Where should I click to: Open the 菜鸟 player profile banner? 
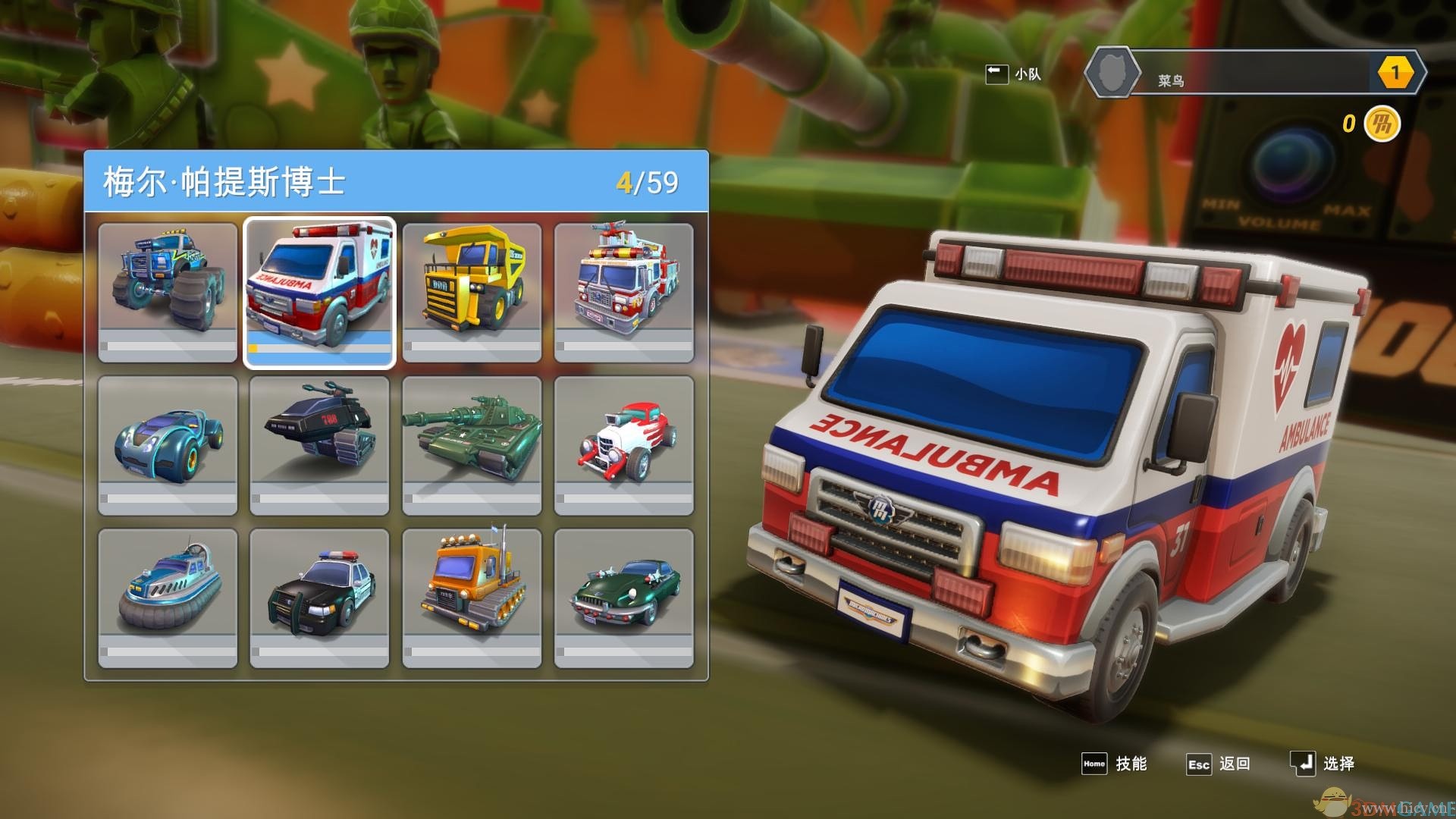[1255, 74]
